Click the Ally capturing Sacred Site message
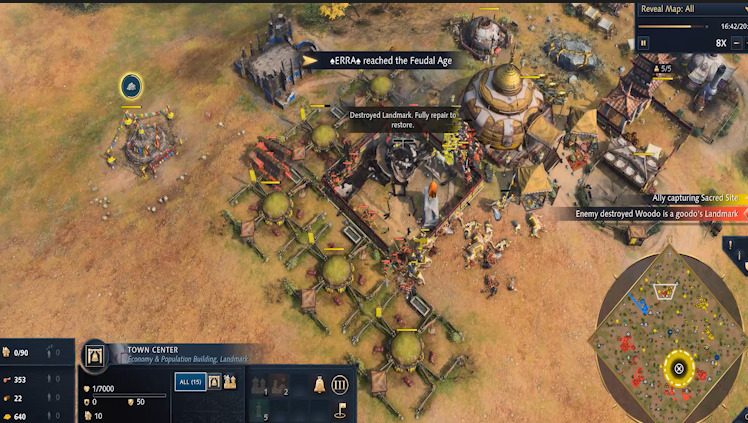This screenshot has width=748, height=423. [x=670, y=198]
